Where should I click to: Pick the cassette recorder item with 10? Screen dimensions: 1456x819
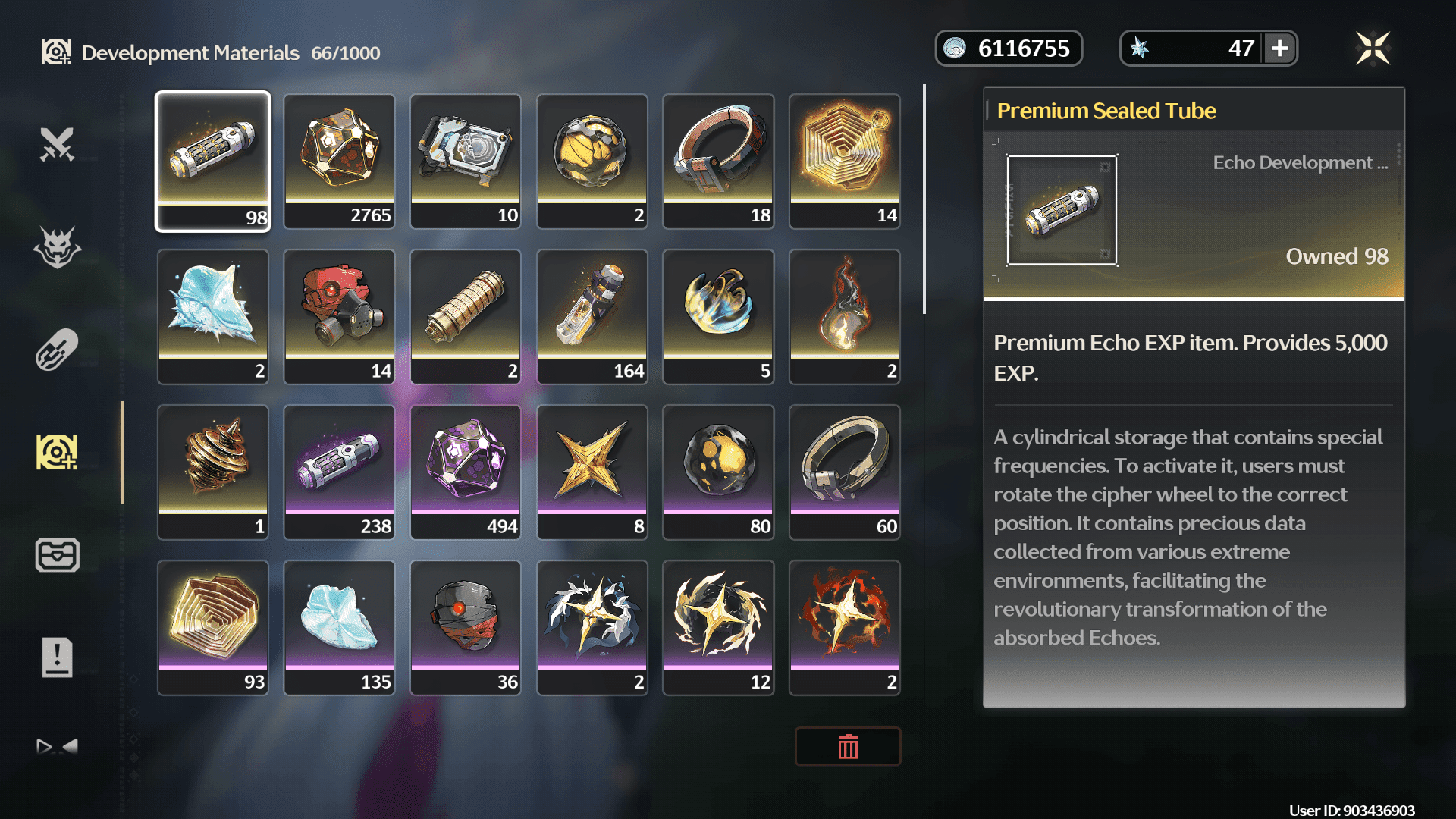click(x=466, y=161)
